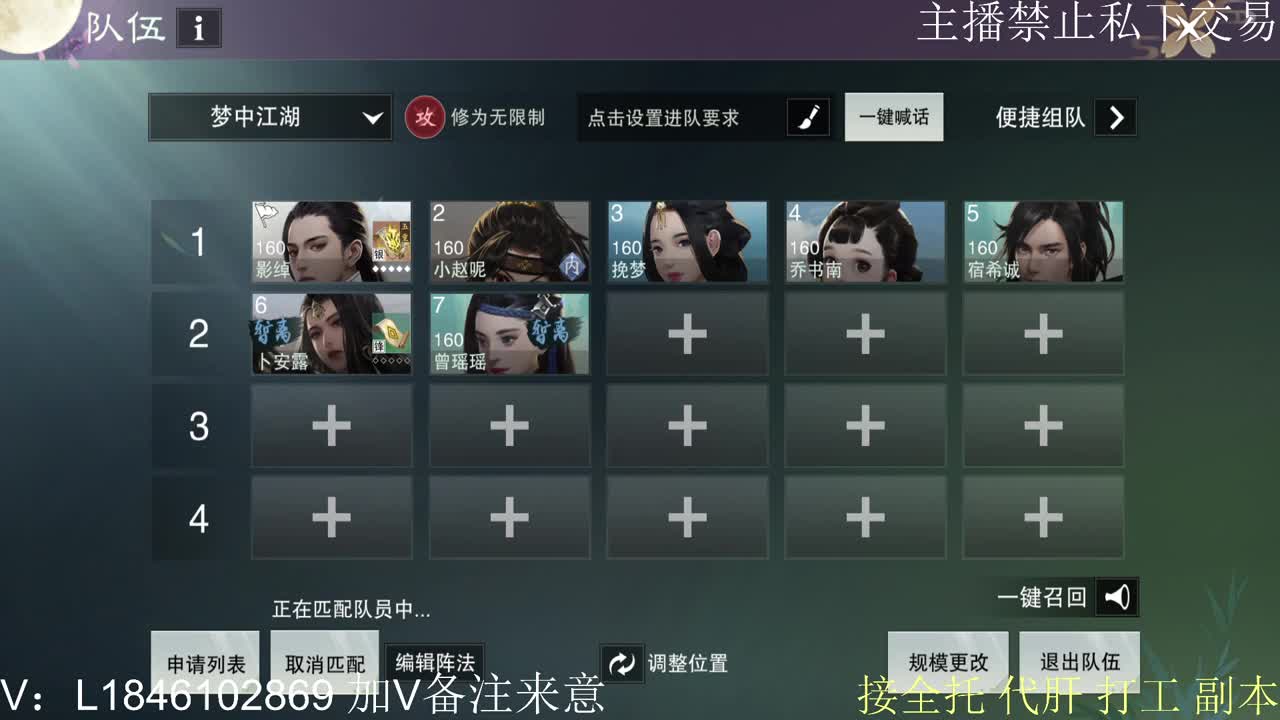Click the 一键召回 speaker icon
The image size is (1280, 720).
[x=1118, y=596]
